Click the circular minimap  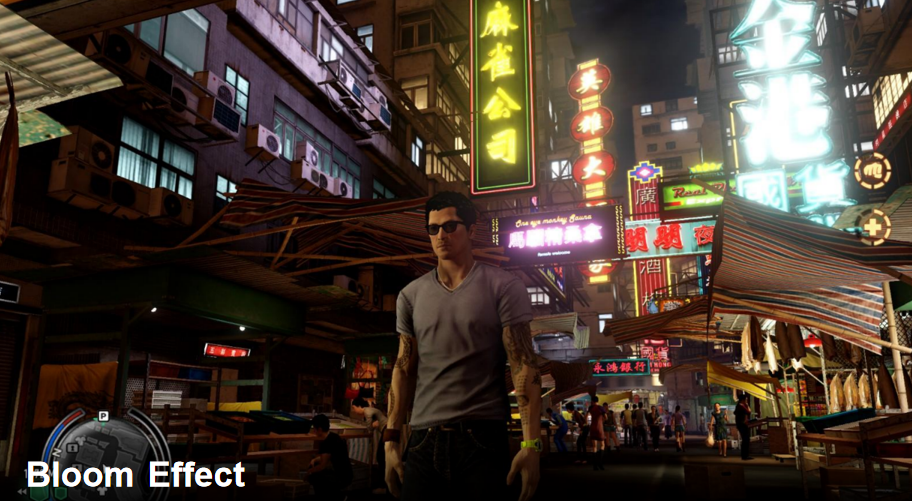point(103,455)
